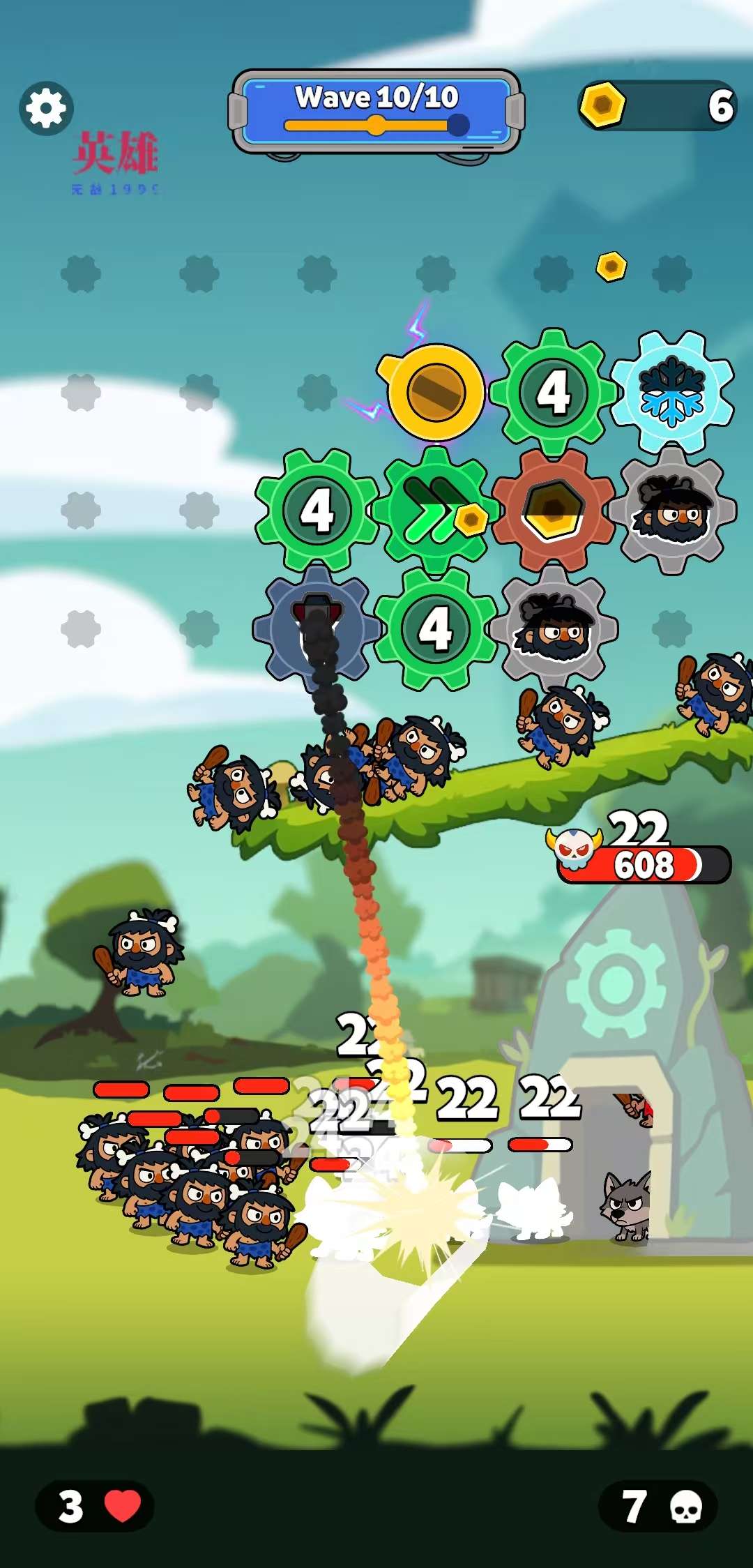Select the gray caveman gear below the snowflake gear
The height and width of the screenshot is (1568, 753).
pos(672,510)
